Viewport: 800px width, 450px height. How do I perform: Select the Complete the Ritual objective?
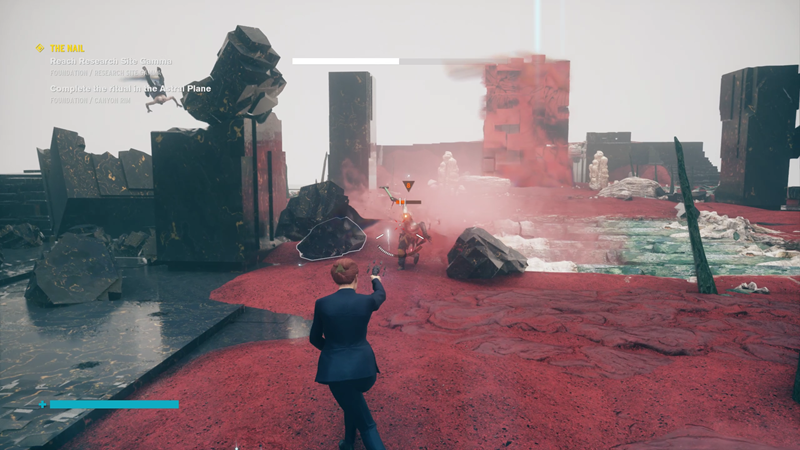pos(130,88)
